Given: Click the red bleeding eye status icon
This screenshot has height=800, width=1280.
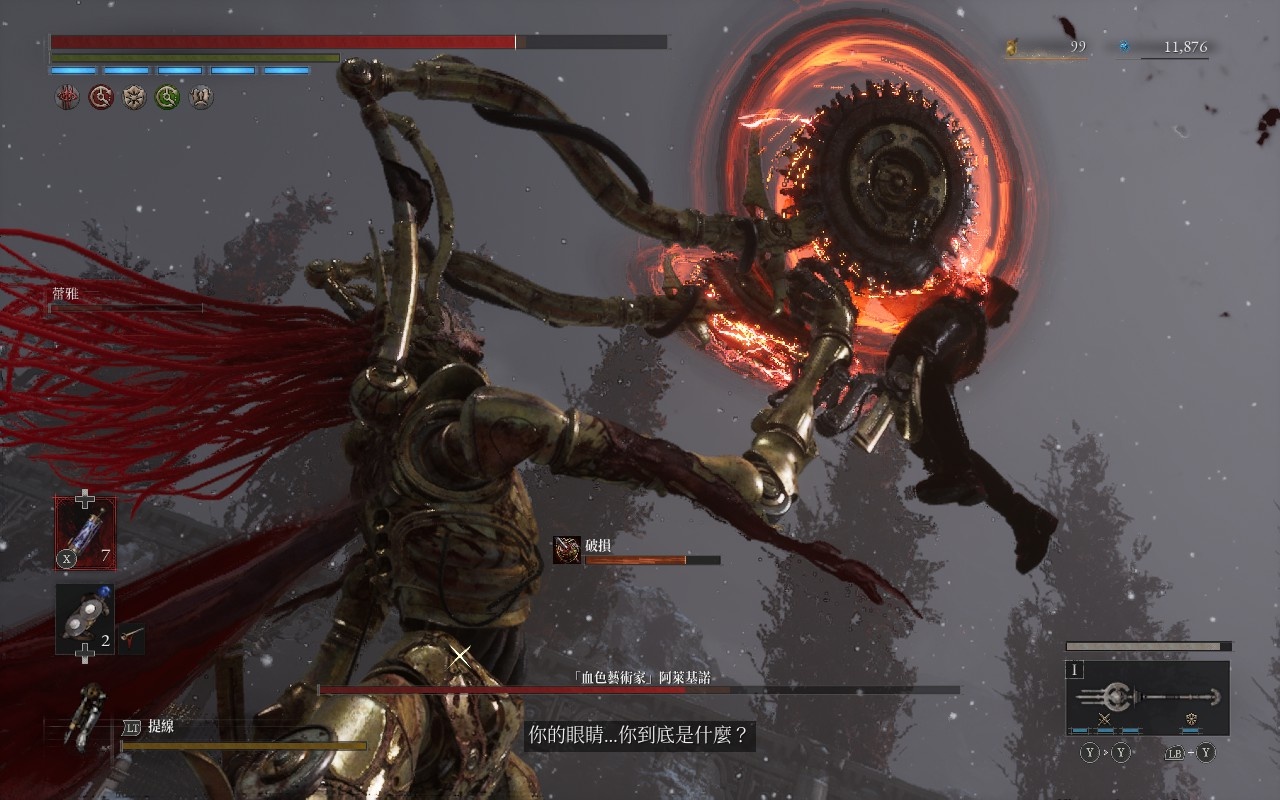Looking at the screenshot, I should coord(67,97).
